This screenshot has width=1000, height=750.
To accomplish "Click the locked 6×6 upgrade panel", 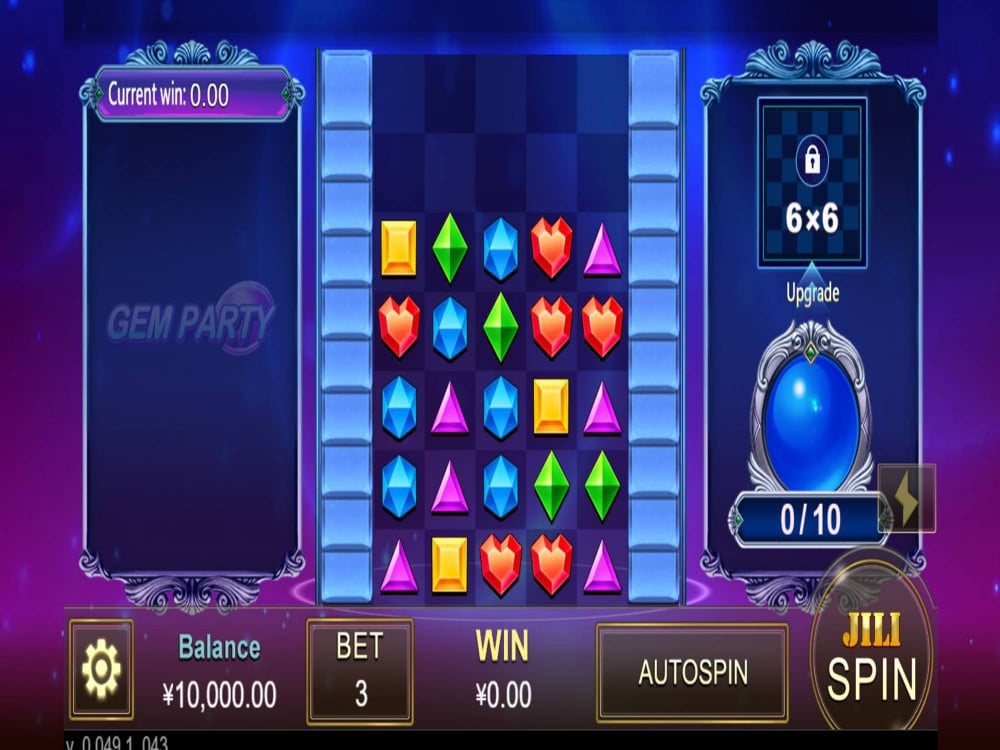I will point(811,183).
